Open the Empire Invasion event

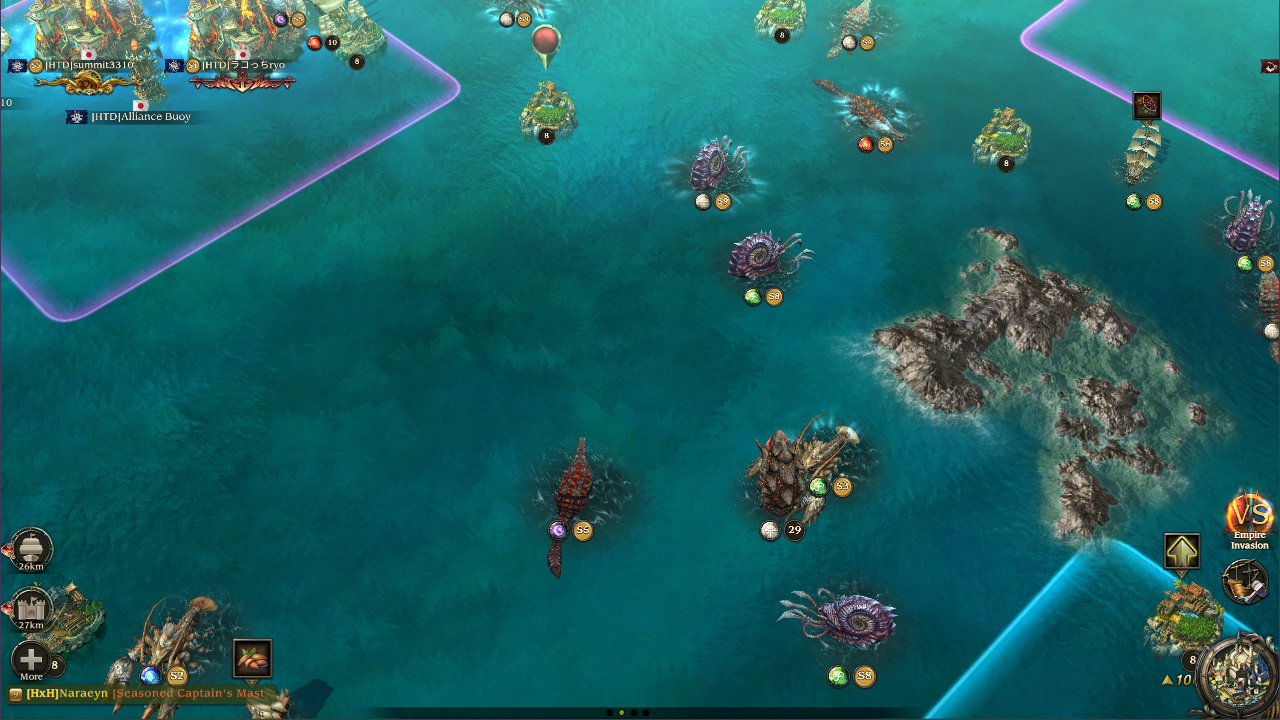click(1249, 519)
